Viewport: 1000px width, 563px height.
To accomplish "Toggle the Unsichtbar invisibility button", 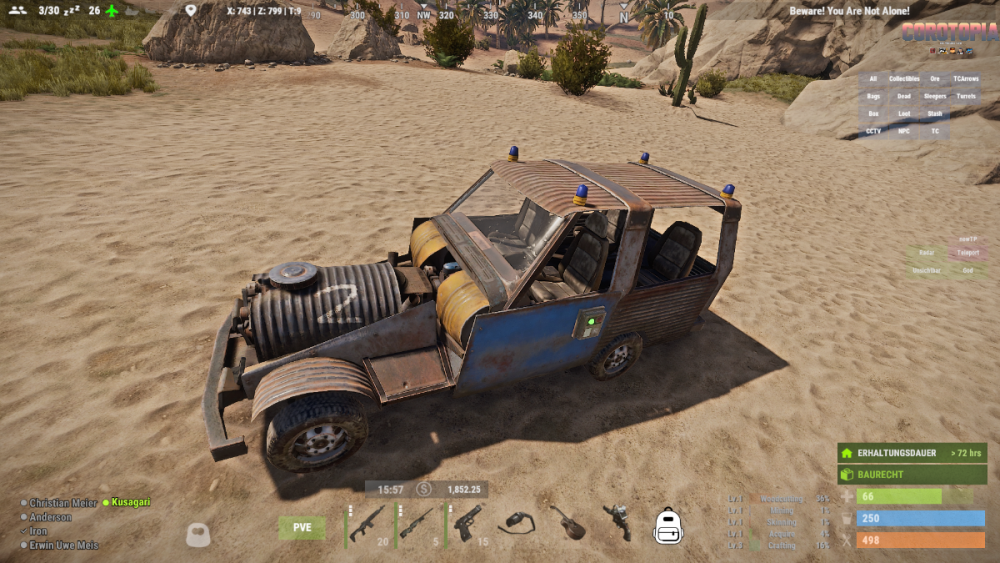I will coord(927,270).
